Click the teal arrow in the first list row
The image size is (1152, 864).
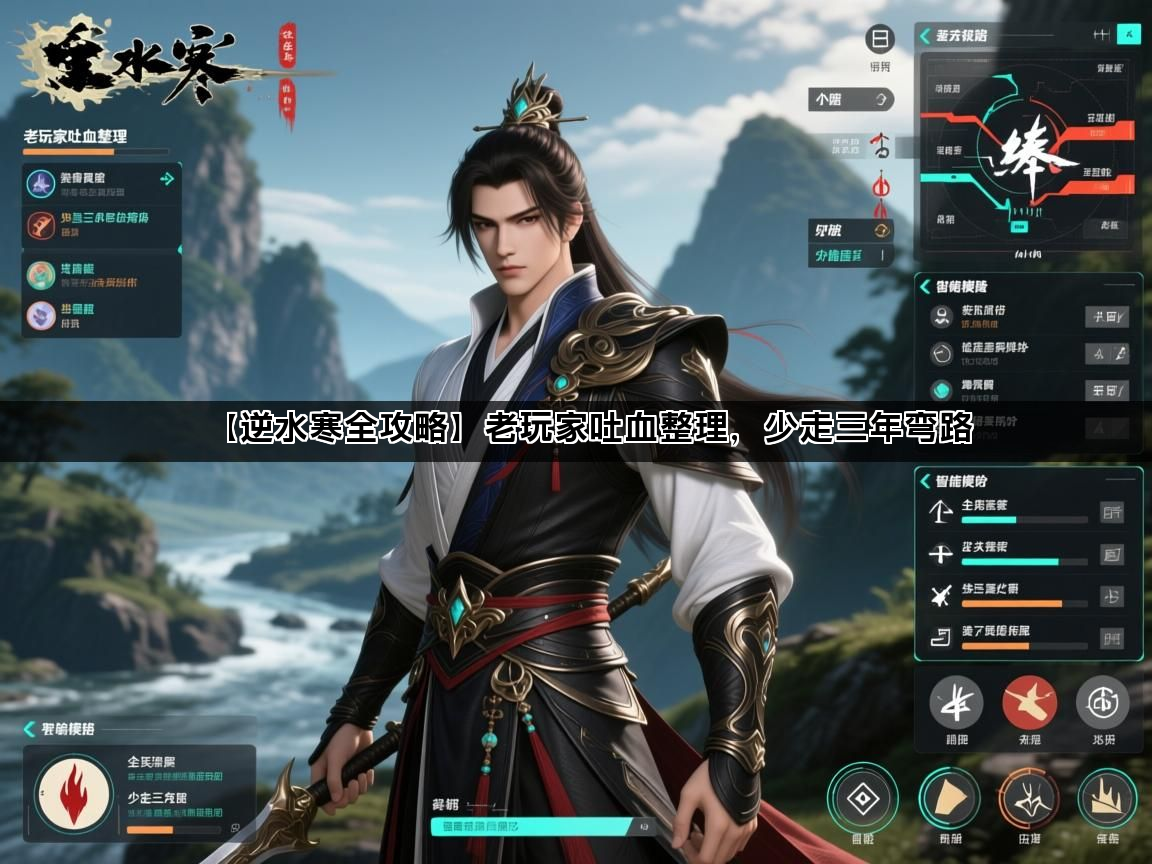click(167, 179)
